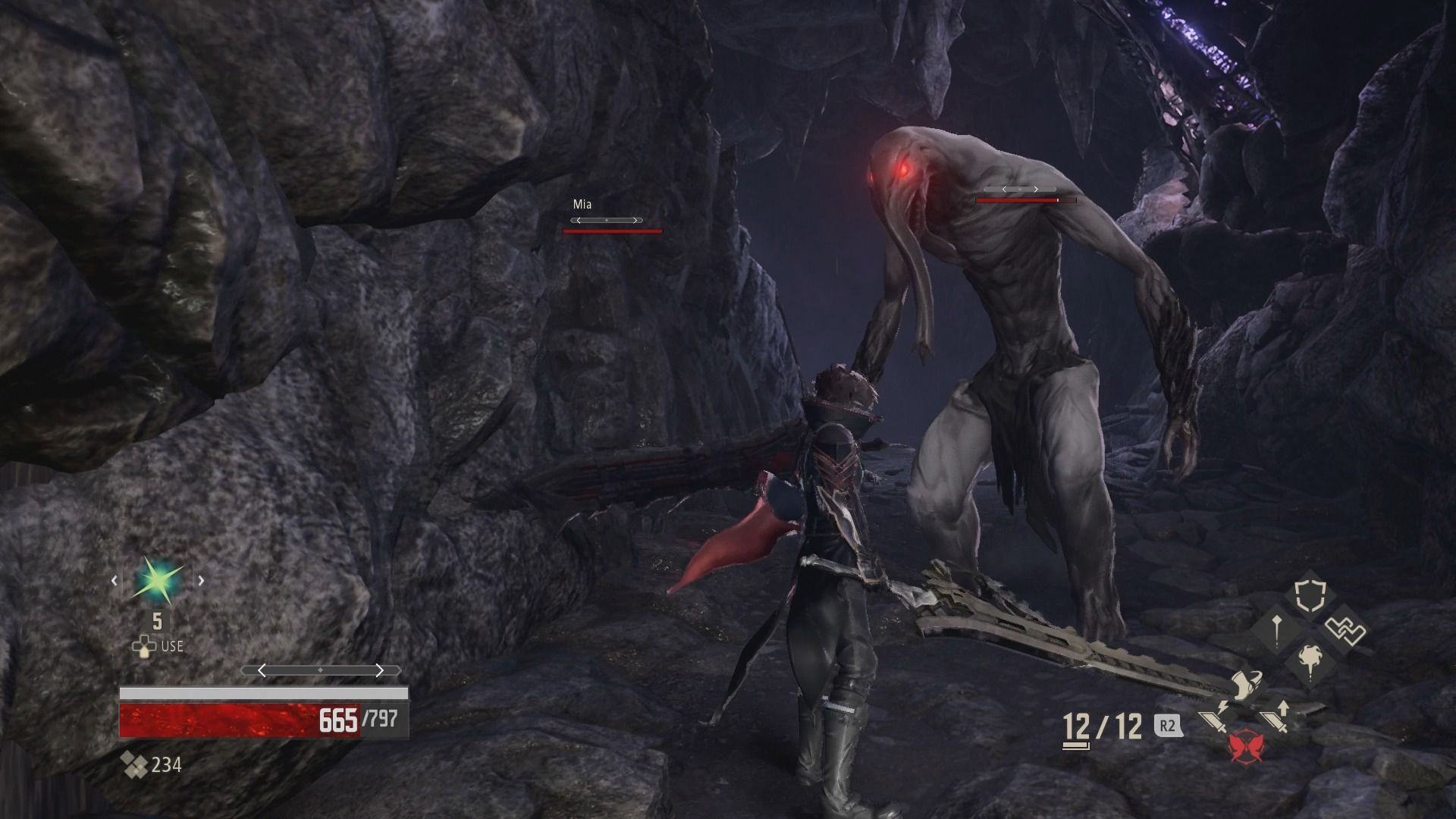
Task: Cycle quick item with the left arrow
Action: tap(115, 582)
